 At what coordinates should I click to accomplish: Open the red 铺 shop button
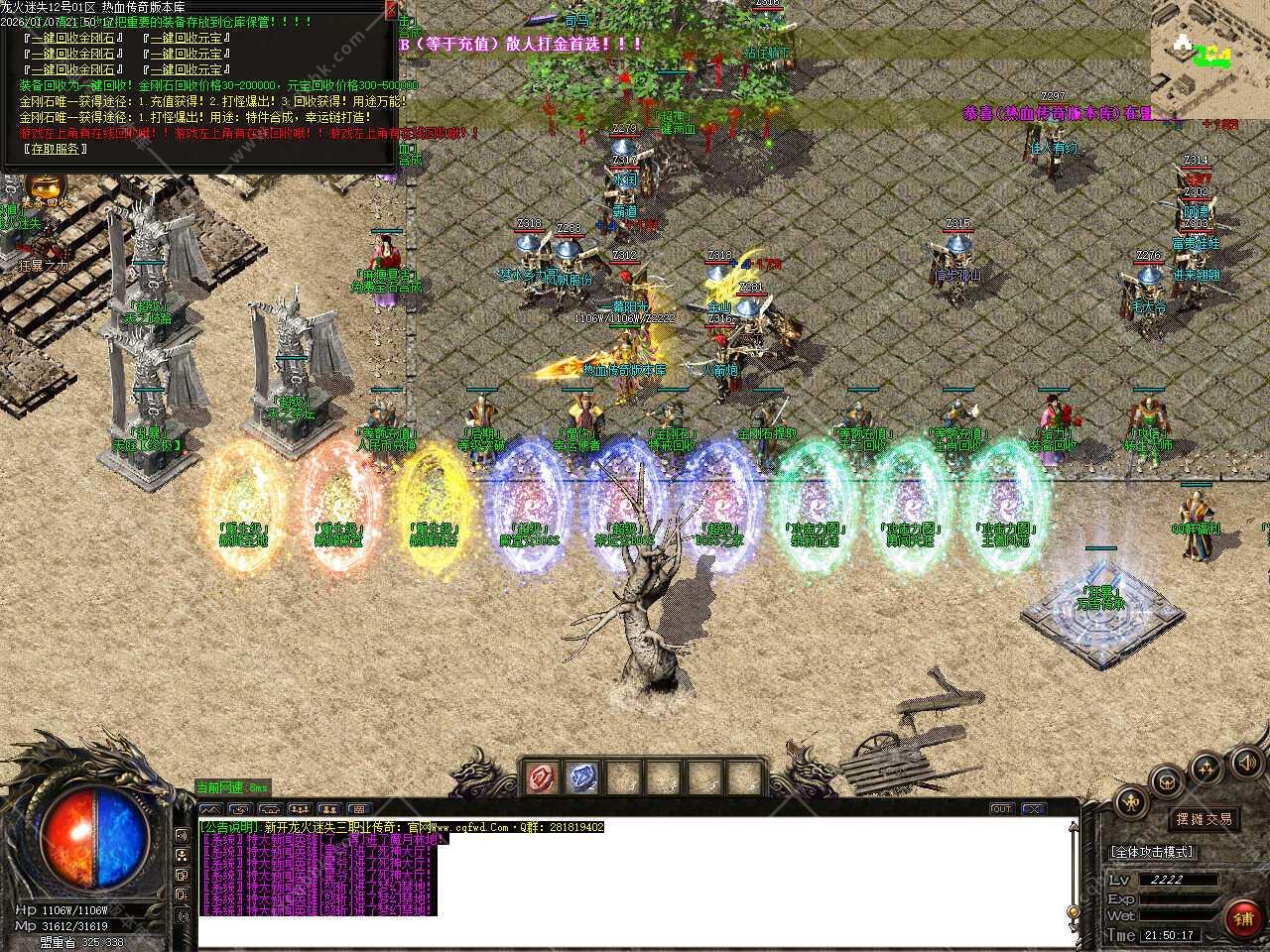[1242, 918]
